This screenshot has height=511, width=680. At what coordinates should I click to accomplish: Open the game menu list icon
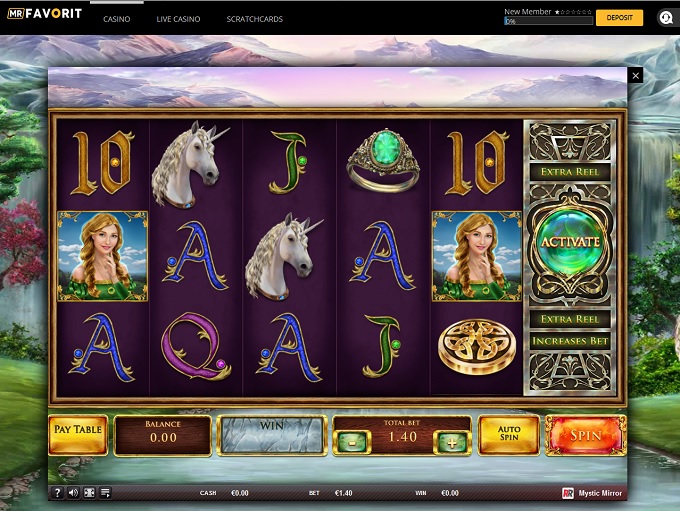105,493
